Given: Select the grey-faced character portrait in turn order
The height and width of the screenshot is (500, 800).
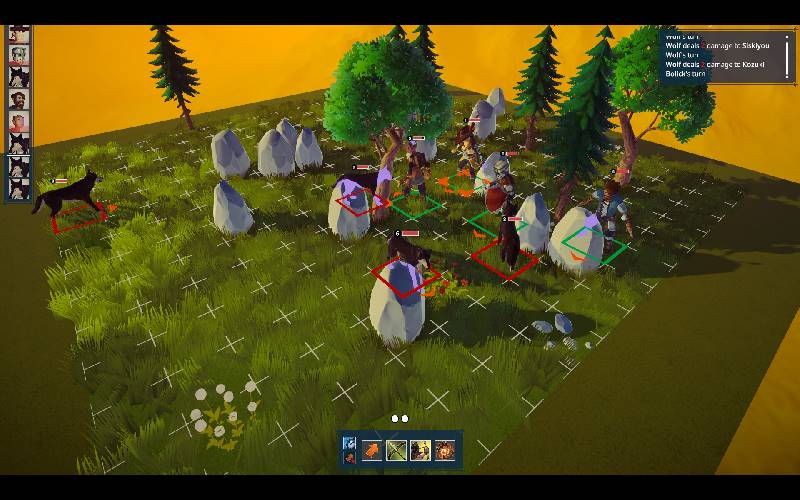Looking at the screenshot, I should [x=18, y=55].
